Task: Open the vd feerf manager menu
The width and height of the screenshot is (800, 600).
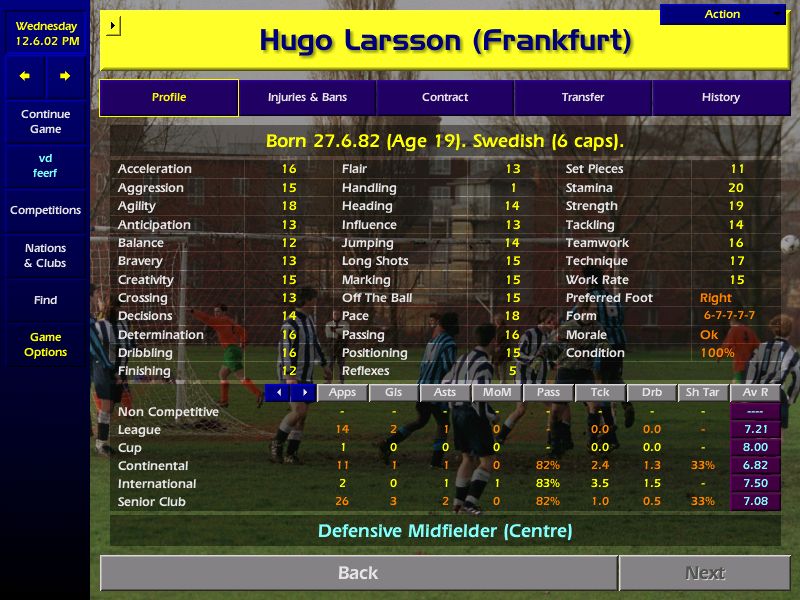Action: [45, 165]
